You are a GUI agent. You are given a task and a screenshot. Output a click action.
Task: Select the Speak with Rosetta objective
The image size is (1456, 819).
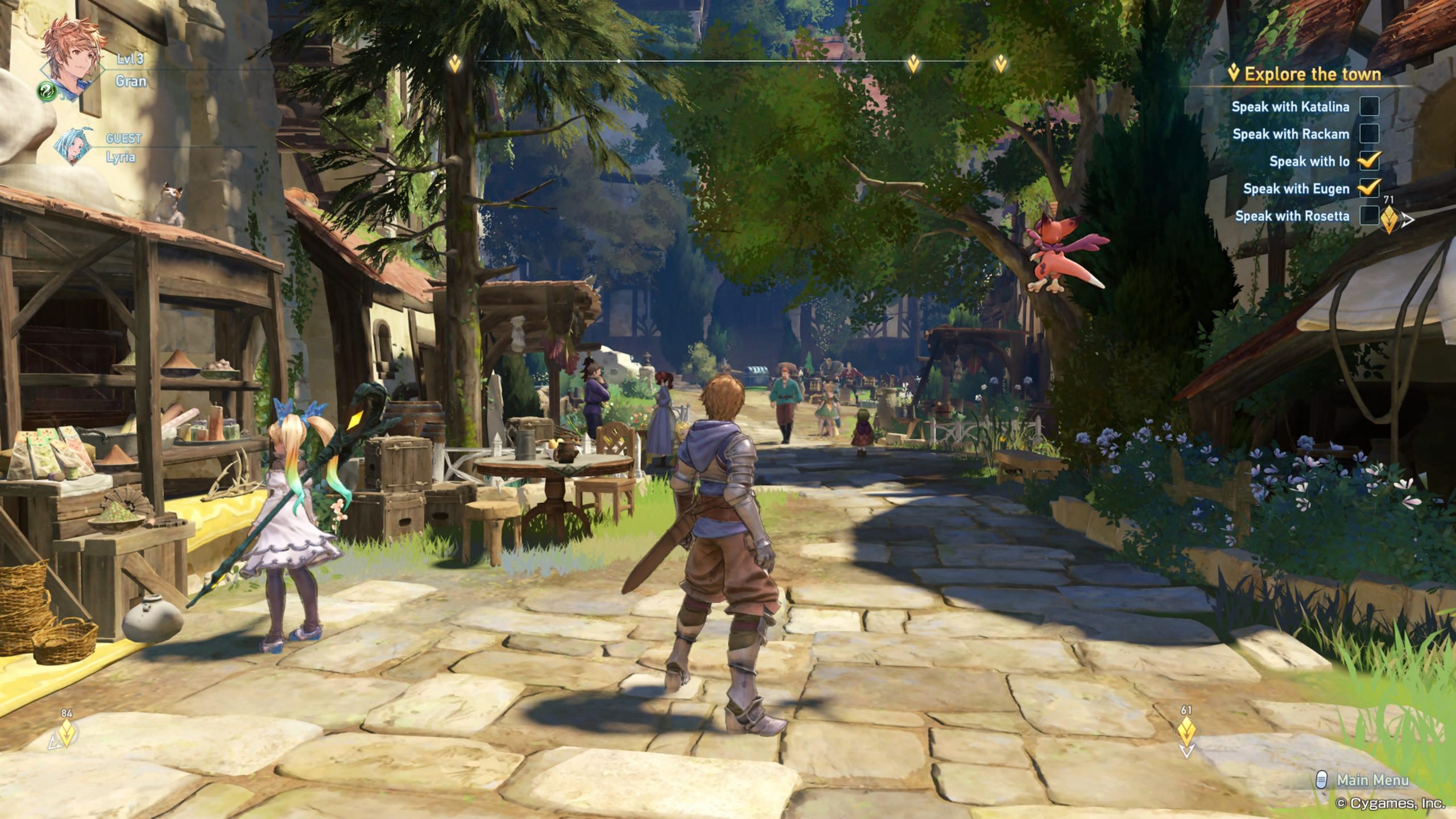(1292, 216)
